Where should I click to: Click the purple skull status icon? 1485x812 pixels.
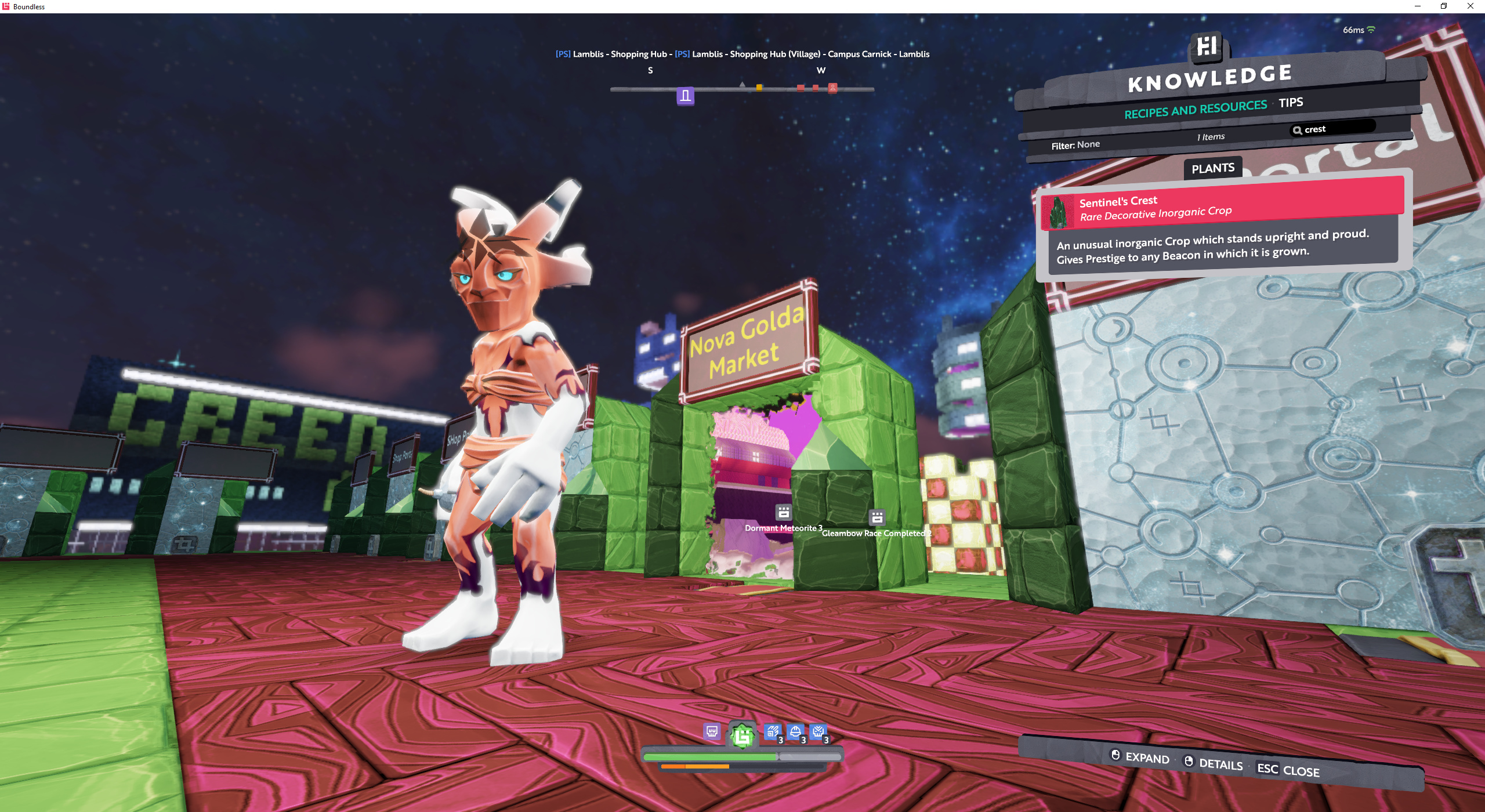click(712, 731)
